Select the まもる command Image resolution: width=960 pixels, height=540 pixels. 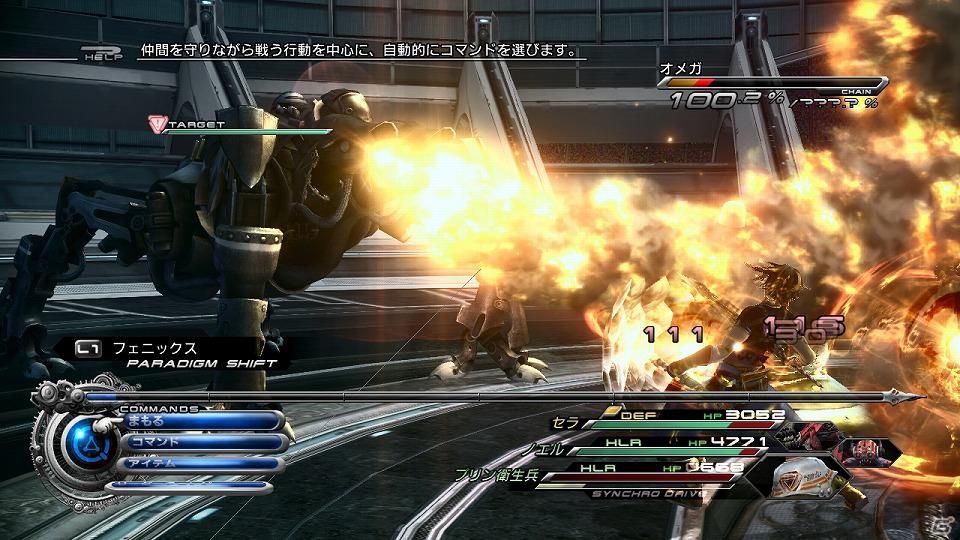coord(200,421)
